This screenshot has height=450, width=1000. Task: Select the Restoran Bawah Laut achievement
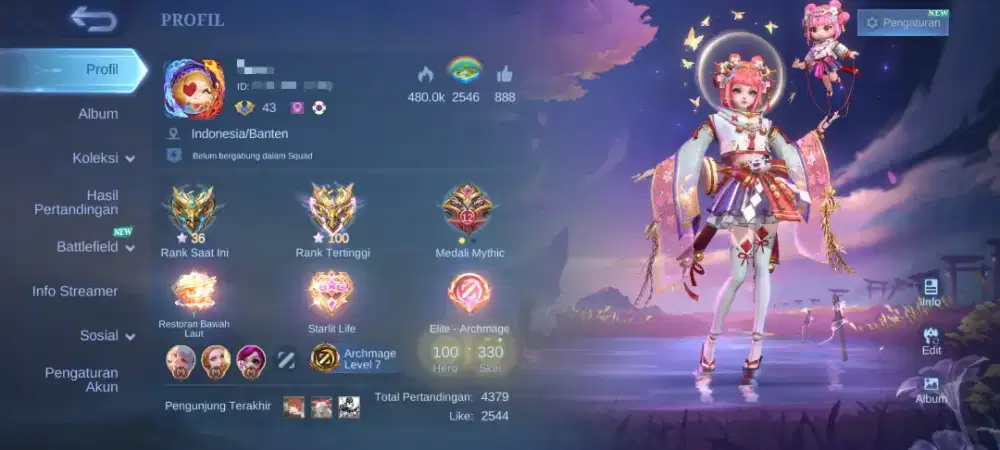[194, 294]
